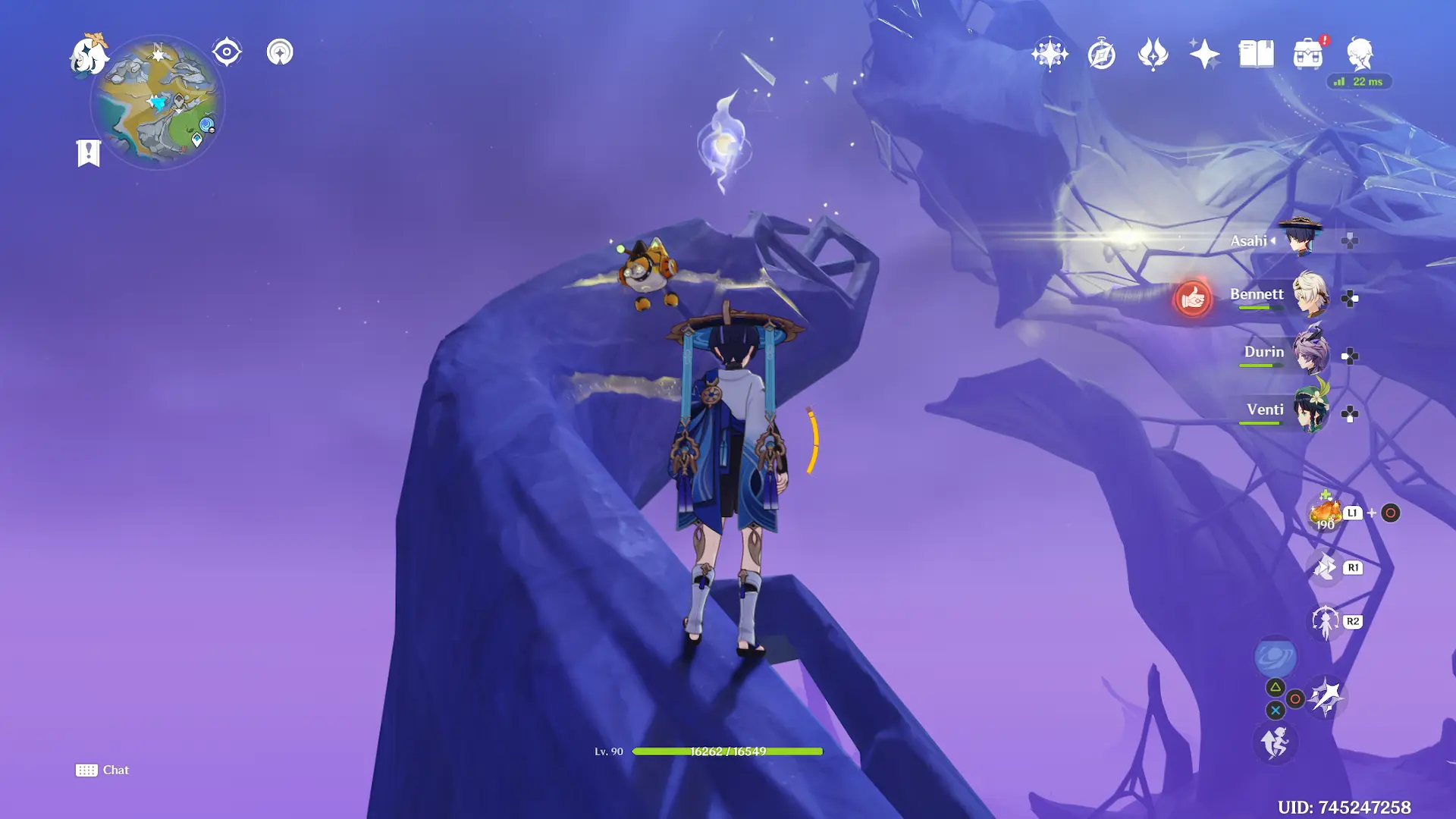Open the quest bookmark with exclamation mark
The image size is (1456, 819).
[x=89, y=152]
